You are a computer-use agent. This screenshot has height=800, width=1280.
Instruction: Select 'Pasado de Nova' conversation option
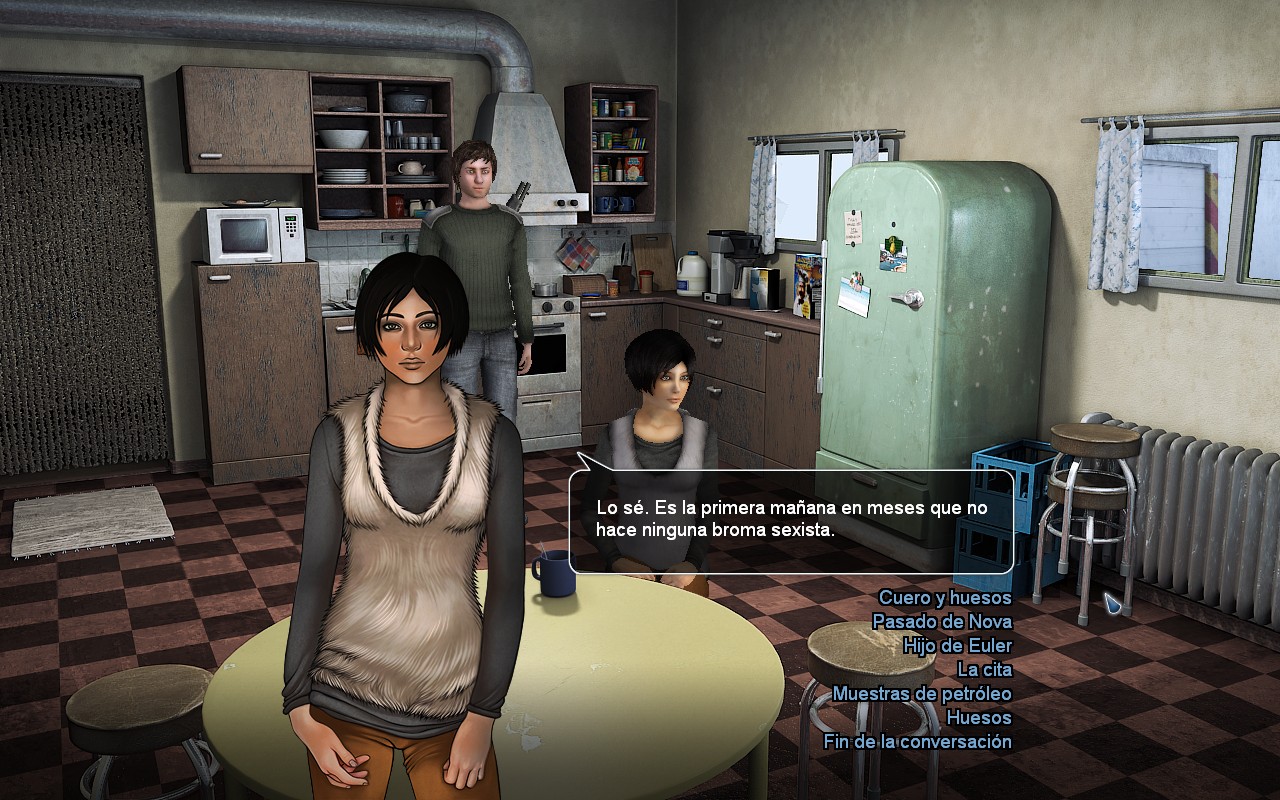942,622
